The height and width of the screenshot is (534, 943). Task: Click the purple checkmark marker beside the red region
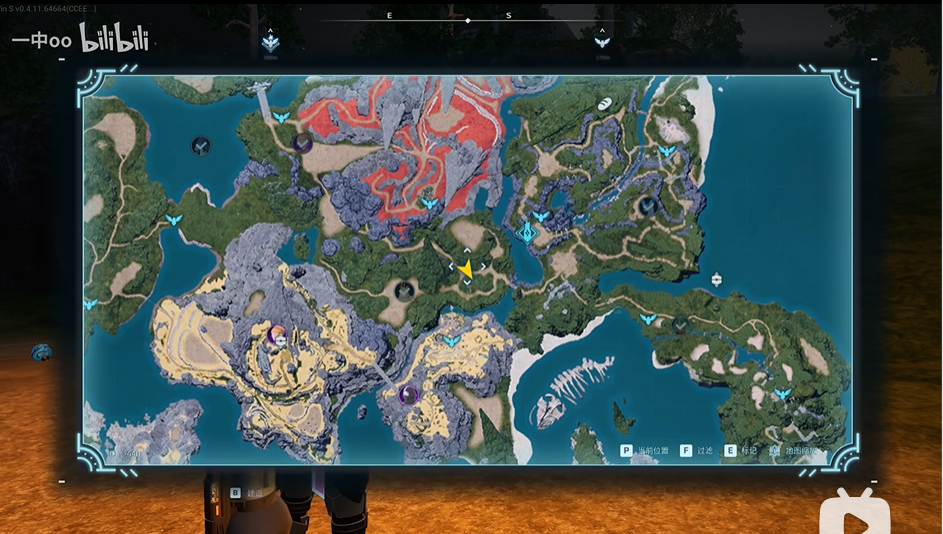[303, 143]
